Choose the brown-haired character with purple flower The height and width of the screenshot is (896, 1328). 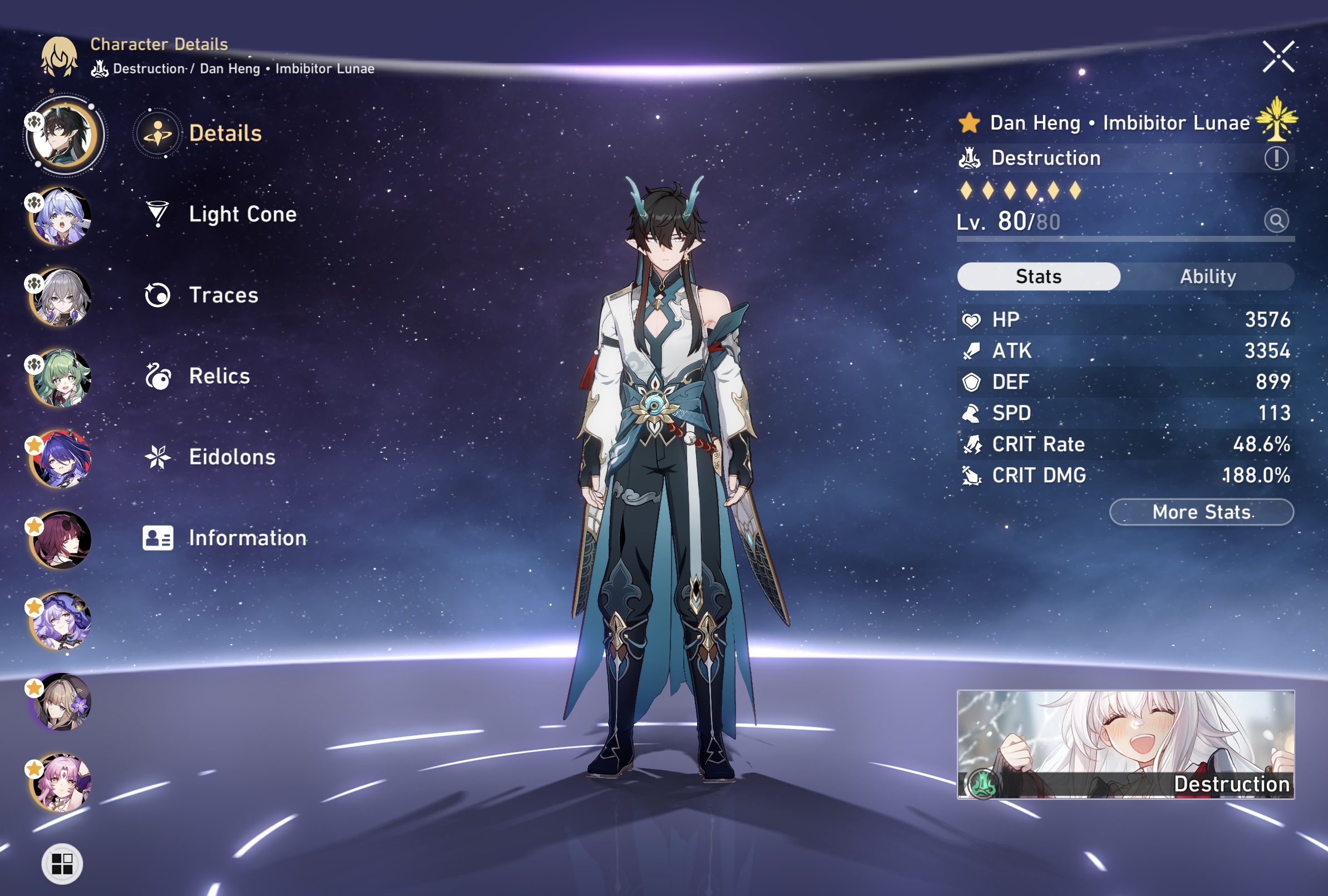pyautogui.click(x=62, y=702)
